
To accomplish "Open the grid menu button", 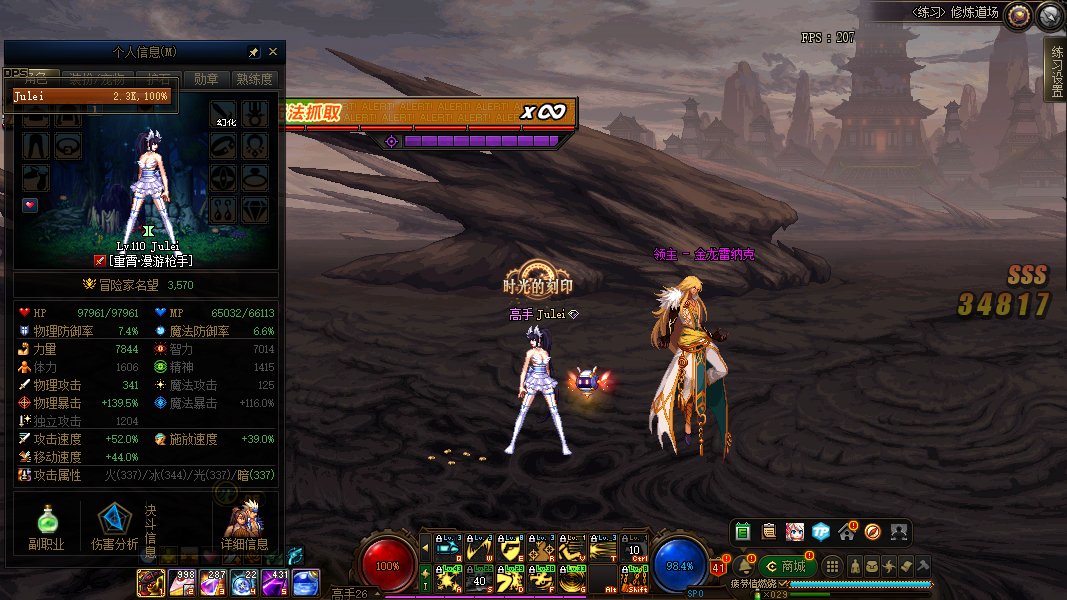I will [x=833, y=566].
